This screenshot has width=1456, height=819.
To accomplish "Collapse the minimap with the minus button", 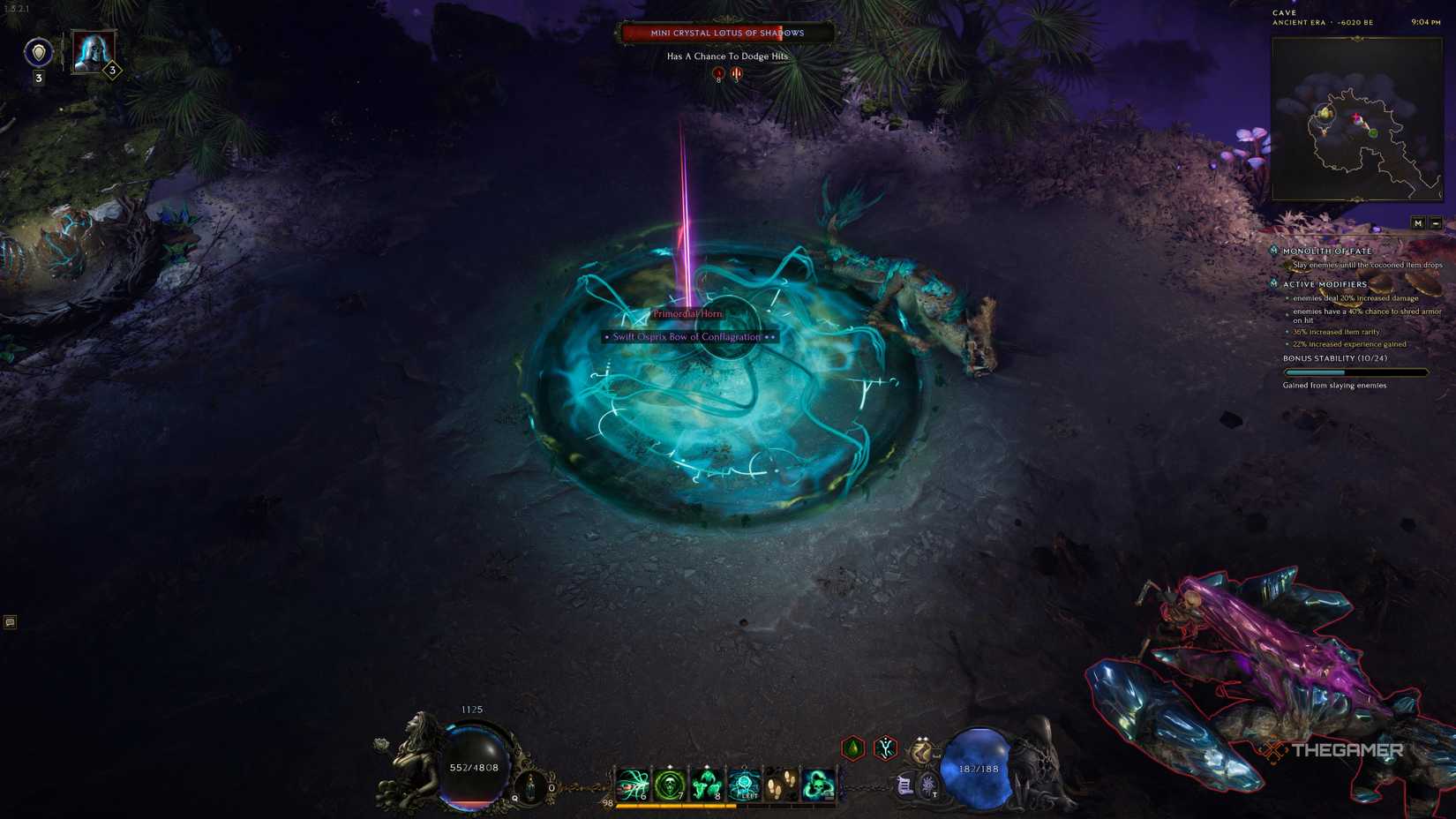I will [1436, 223].
